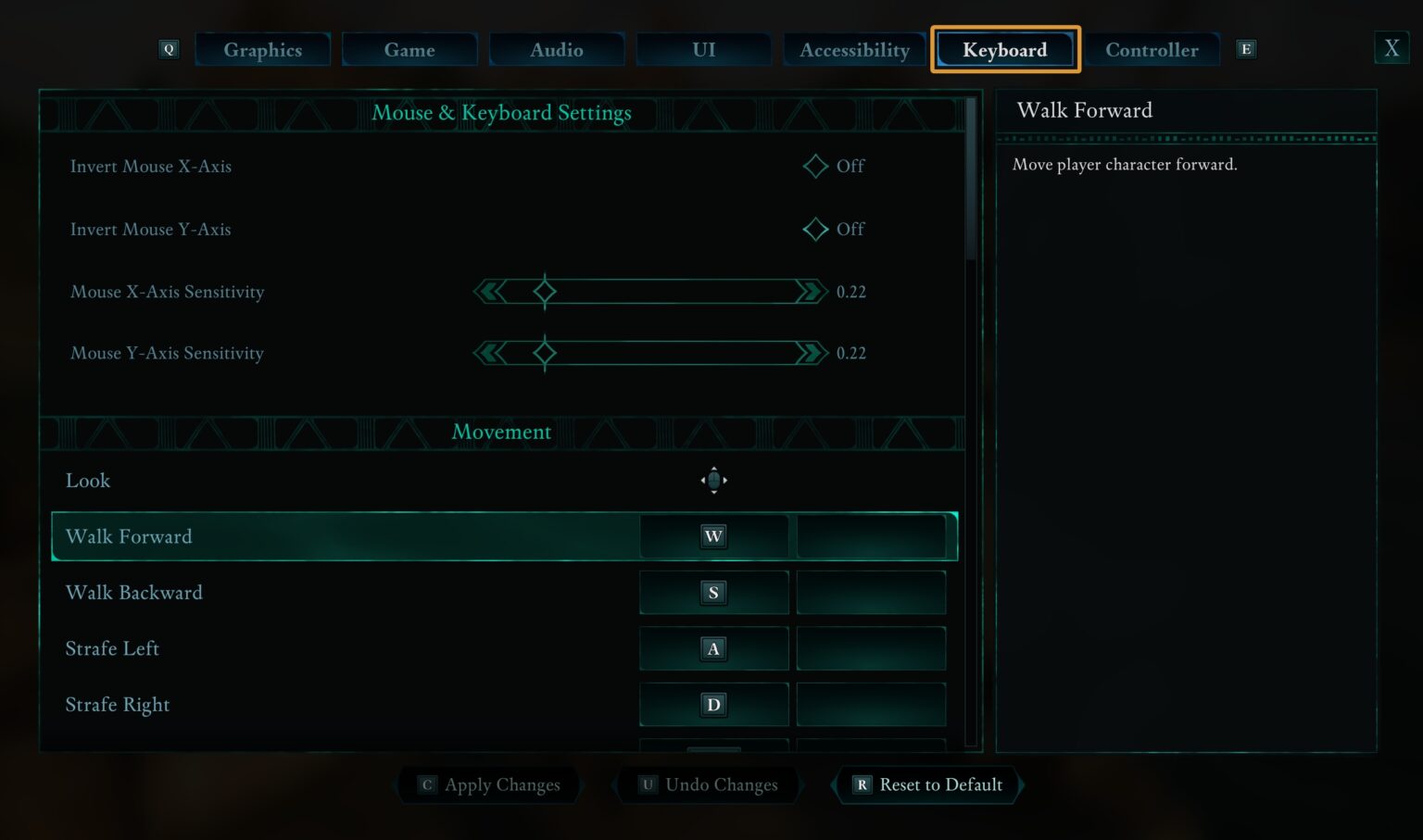This screenshot has width=1423, height=840.
Task: Click the Q hotkey icon near Graphics tab
Action: click(170, 48)
